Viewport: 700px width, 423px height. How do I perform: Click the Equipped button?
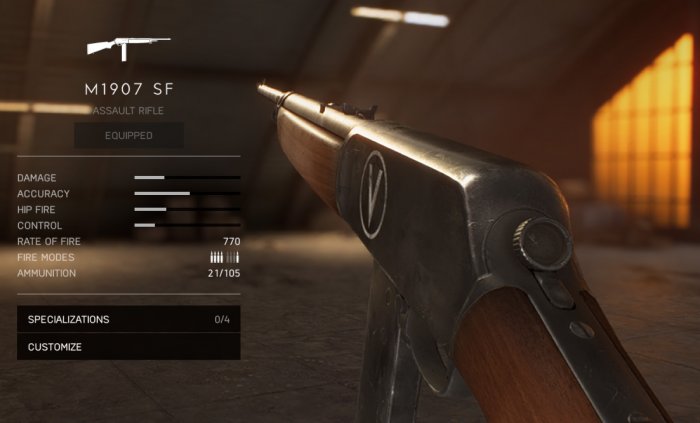click(128, 135)
